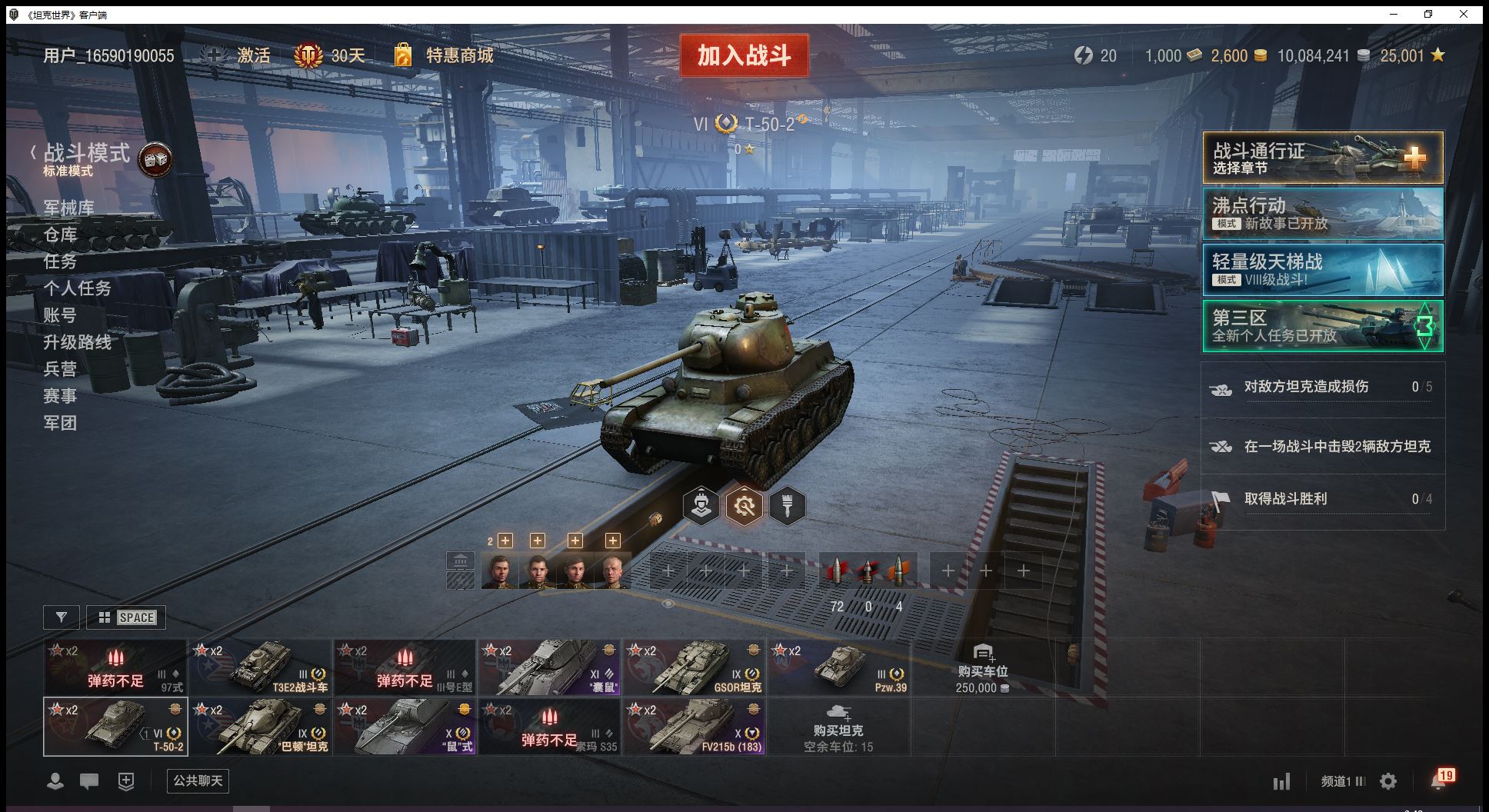Viewport: 1489px width, 812px height.
Task: Open the 沸点行动 event banner
Action: click(1322, 214)
